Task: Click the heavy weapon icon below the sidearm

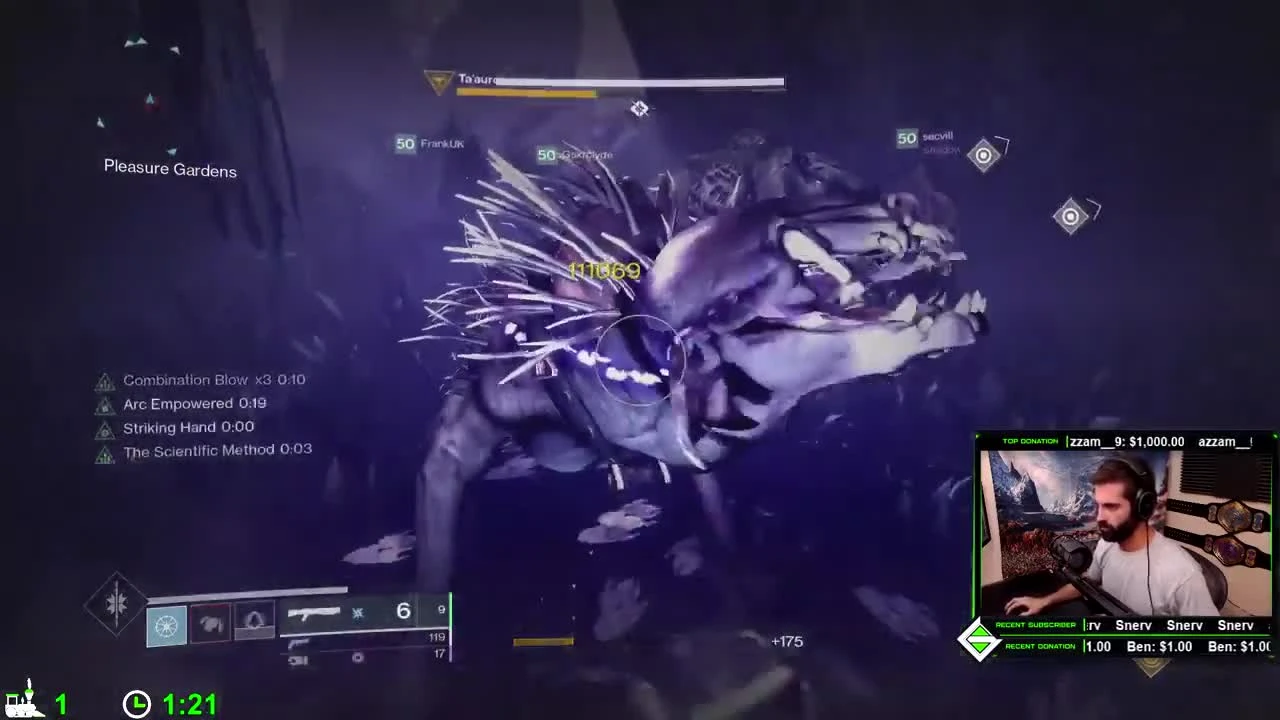Action: tap(297, 661)
